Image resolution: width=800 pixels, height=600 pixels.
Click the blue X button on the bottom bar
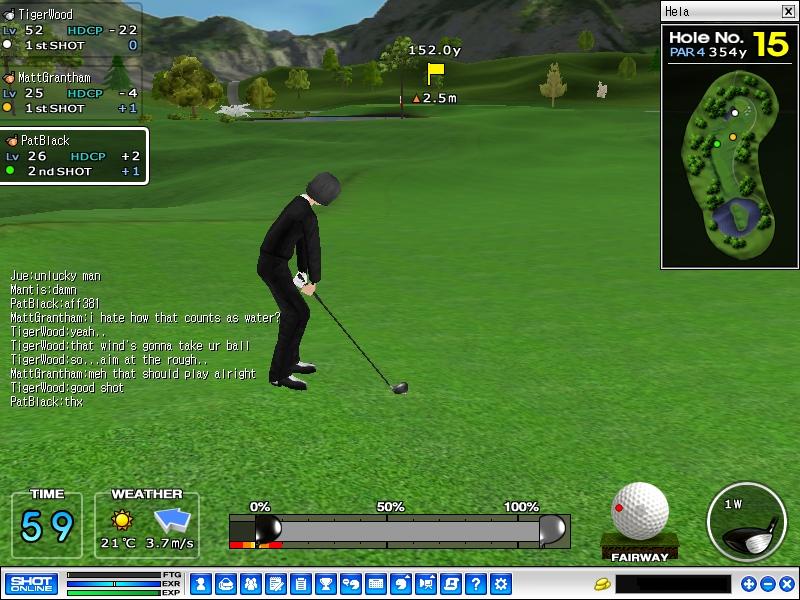[x=787, y=584]
